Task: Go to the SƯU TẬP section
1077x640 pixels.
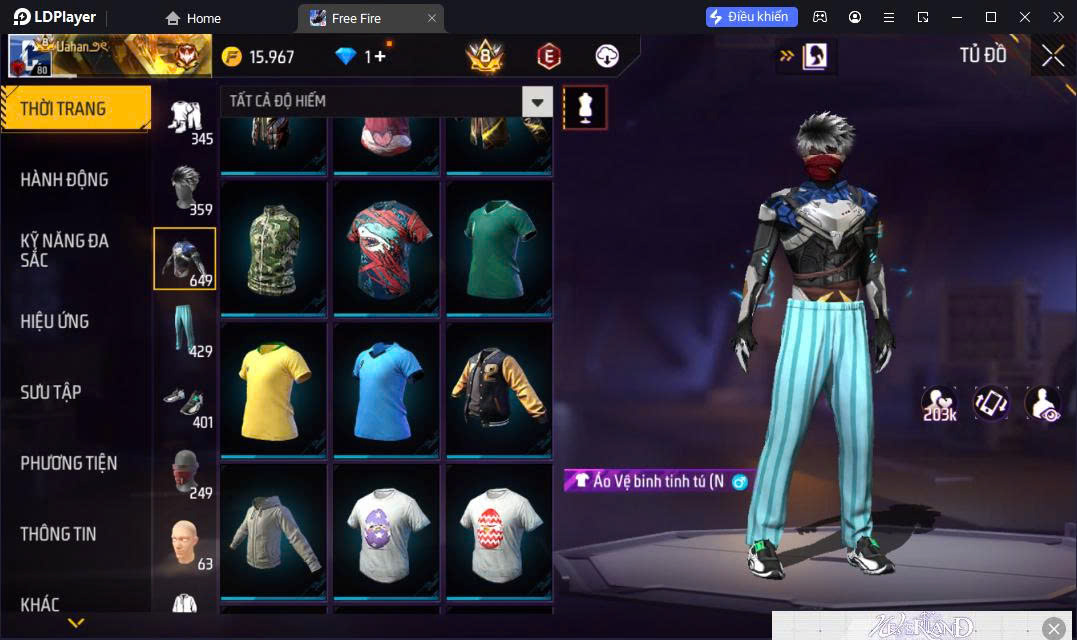Action: pos(51,392)
